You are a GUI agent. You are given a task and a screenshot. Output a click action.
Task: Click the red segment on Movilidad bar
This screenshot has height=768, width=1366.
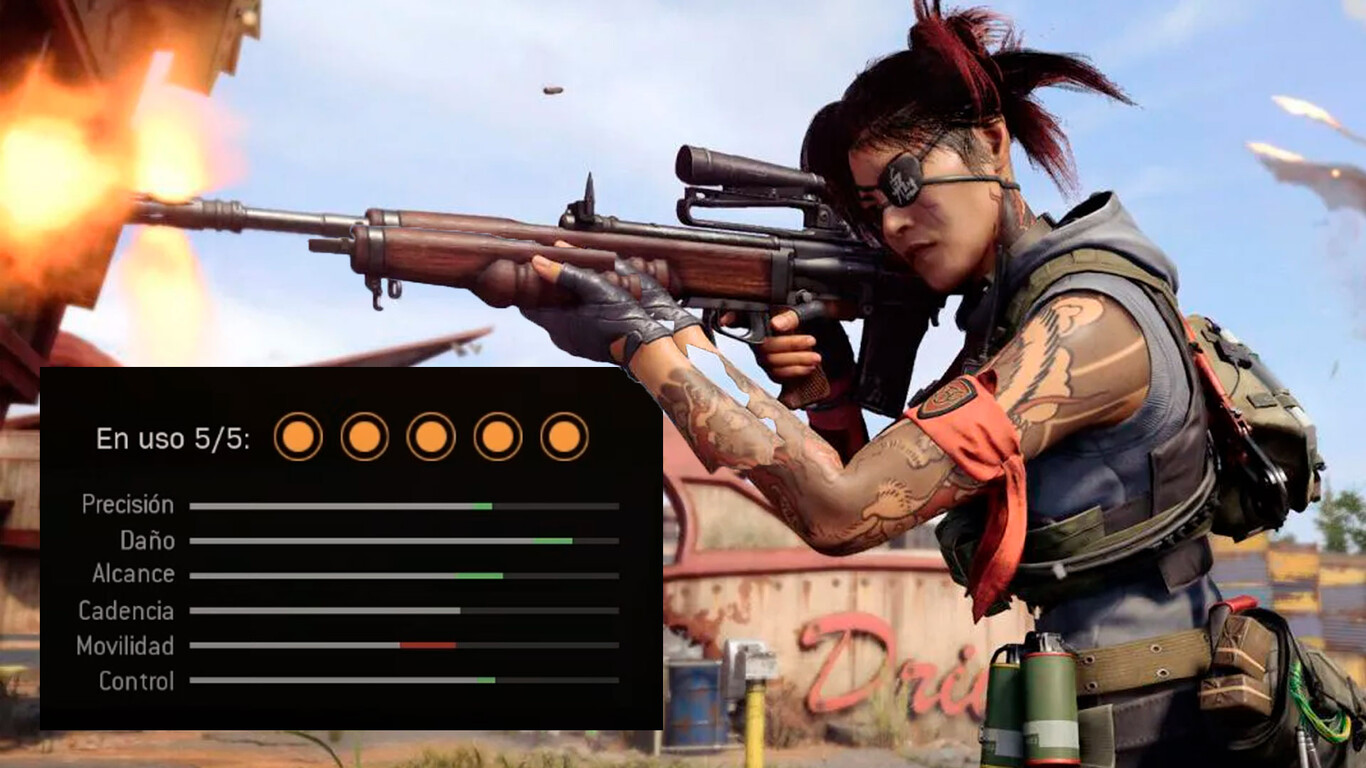430,647
